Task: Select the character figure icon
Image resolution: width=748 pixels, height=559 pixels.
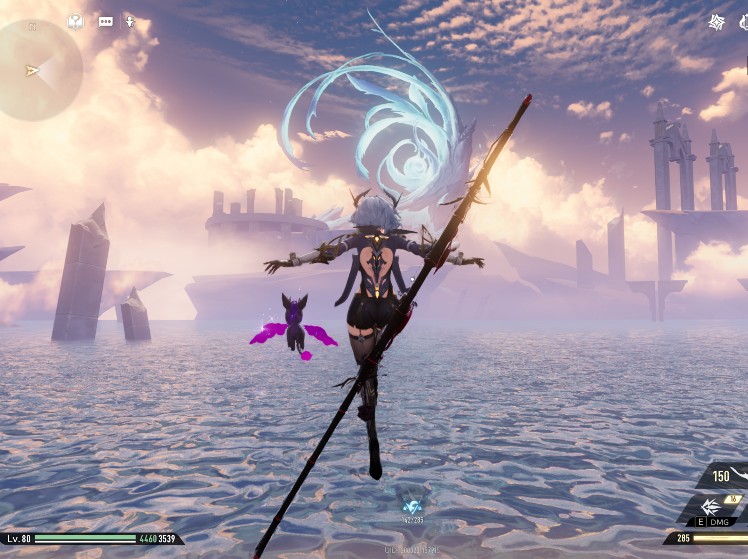Action: (x=130, y=20)
